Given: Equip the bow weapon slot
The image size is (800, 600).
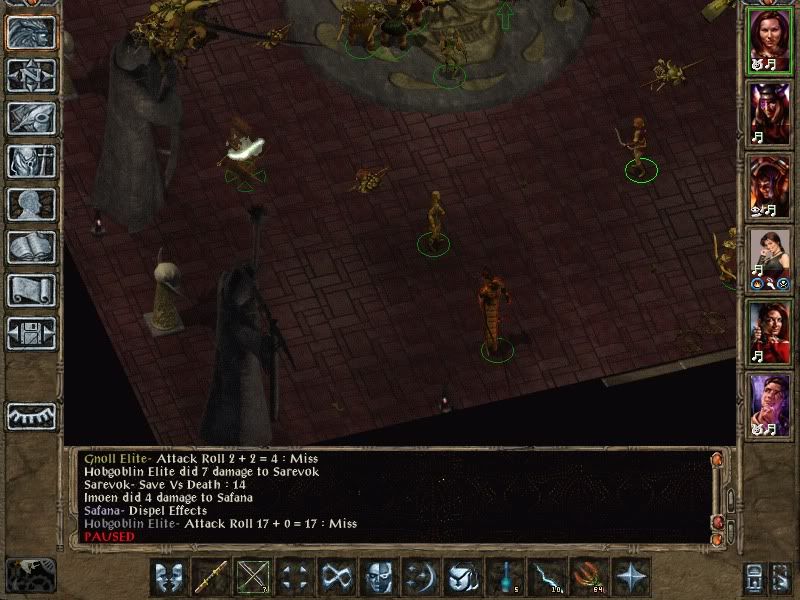Looking at the screenshot, I should 253,577.
